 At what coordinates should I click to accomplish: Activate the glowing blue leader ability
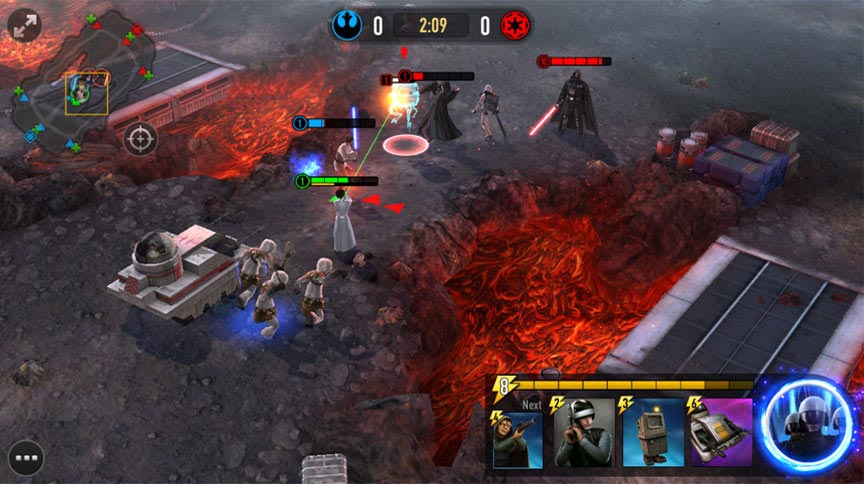coord(806,426)
